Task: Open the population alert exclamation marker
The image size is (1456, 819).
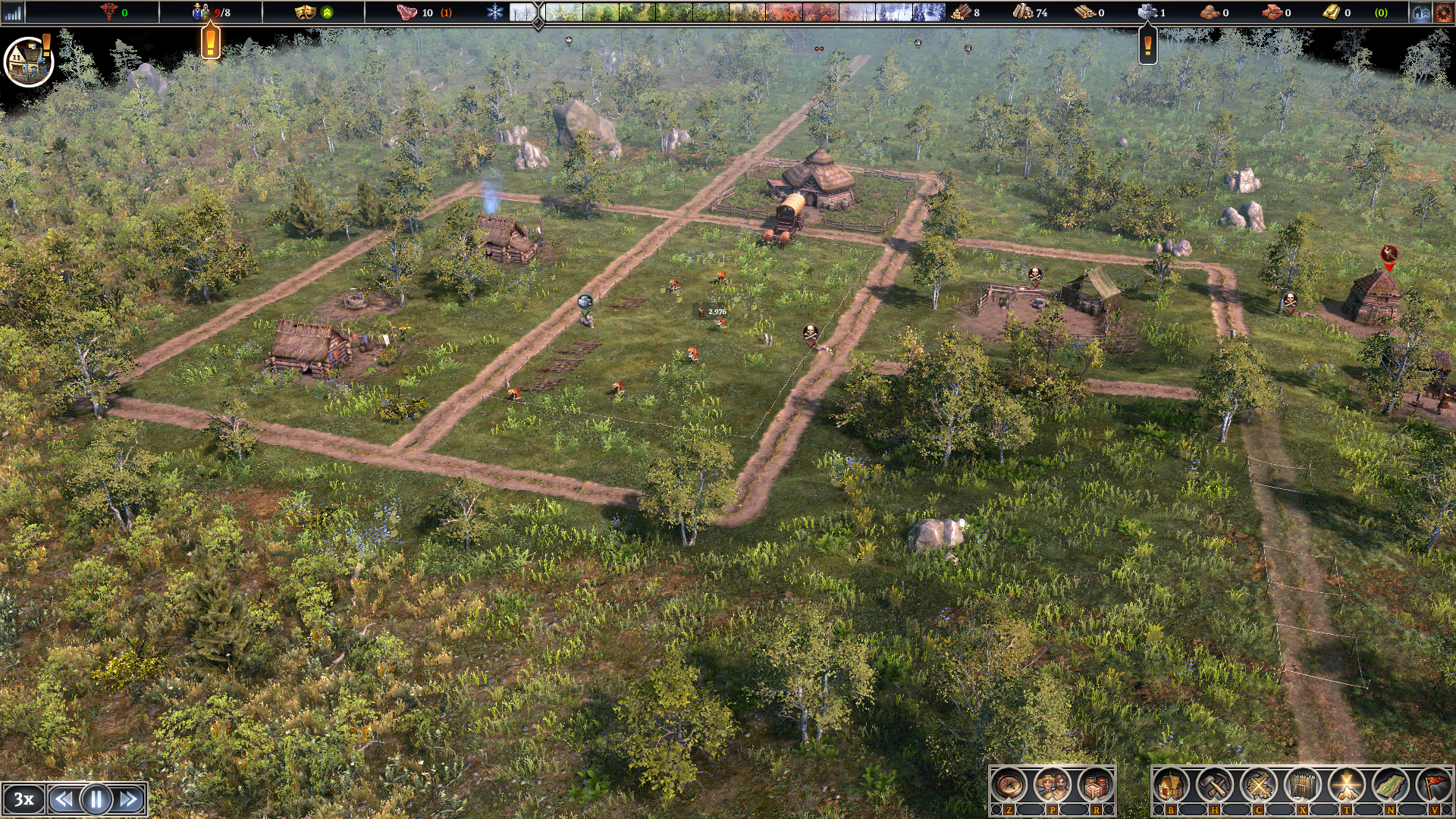Action: coord(211,41)
